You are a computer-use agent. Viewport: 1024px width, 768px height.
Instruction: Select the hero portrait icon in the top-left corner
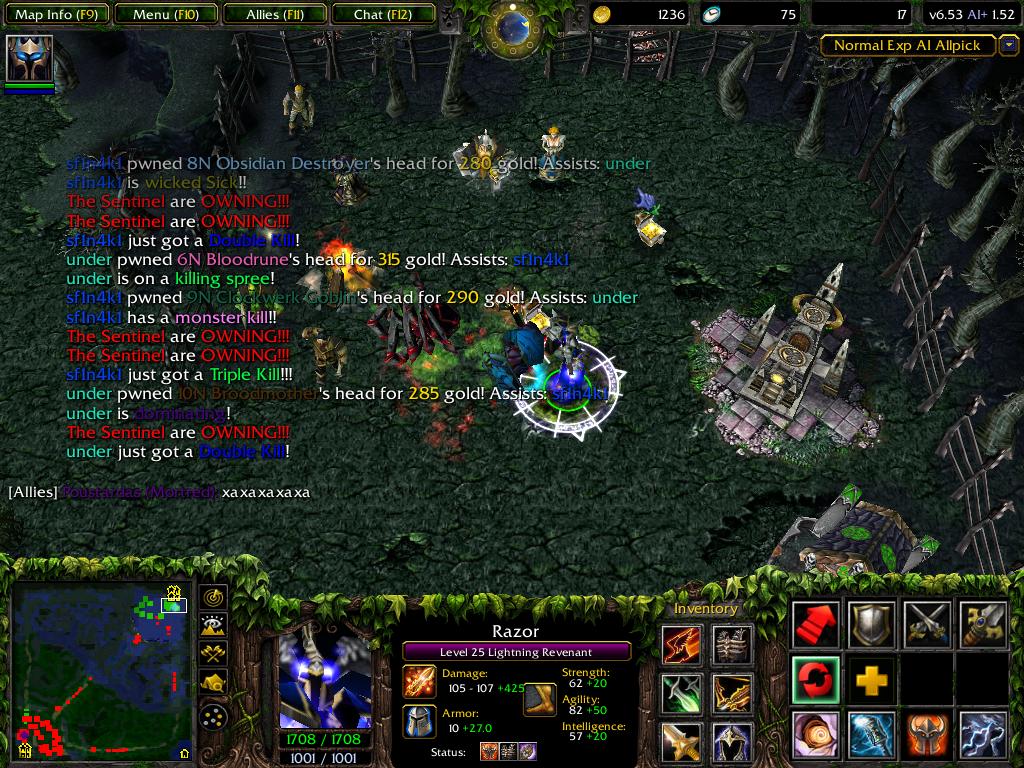[29, 59]
